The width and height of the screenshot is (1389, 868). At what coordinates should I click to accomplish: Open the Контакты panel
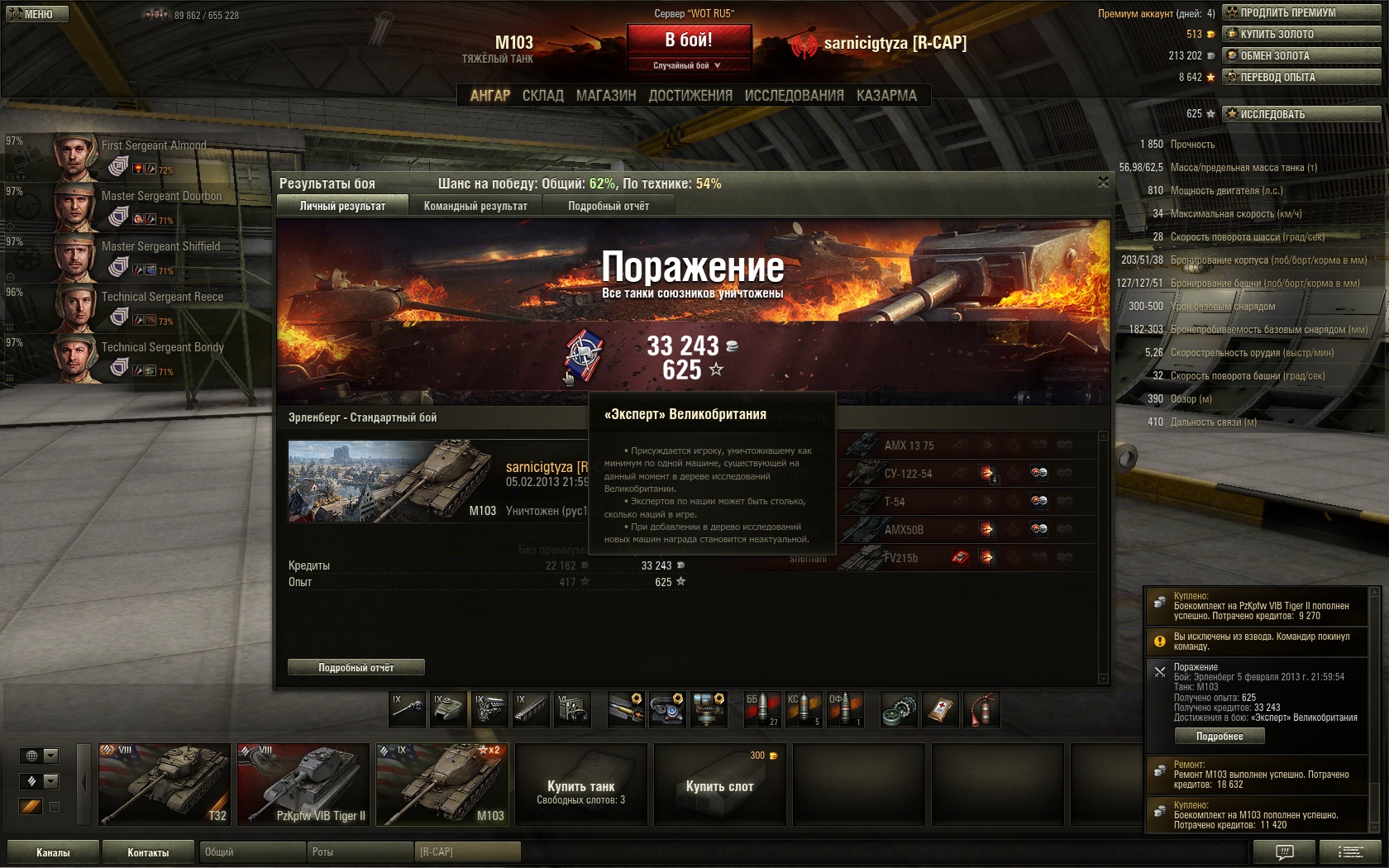point(148,852)
